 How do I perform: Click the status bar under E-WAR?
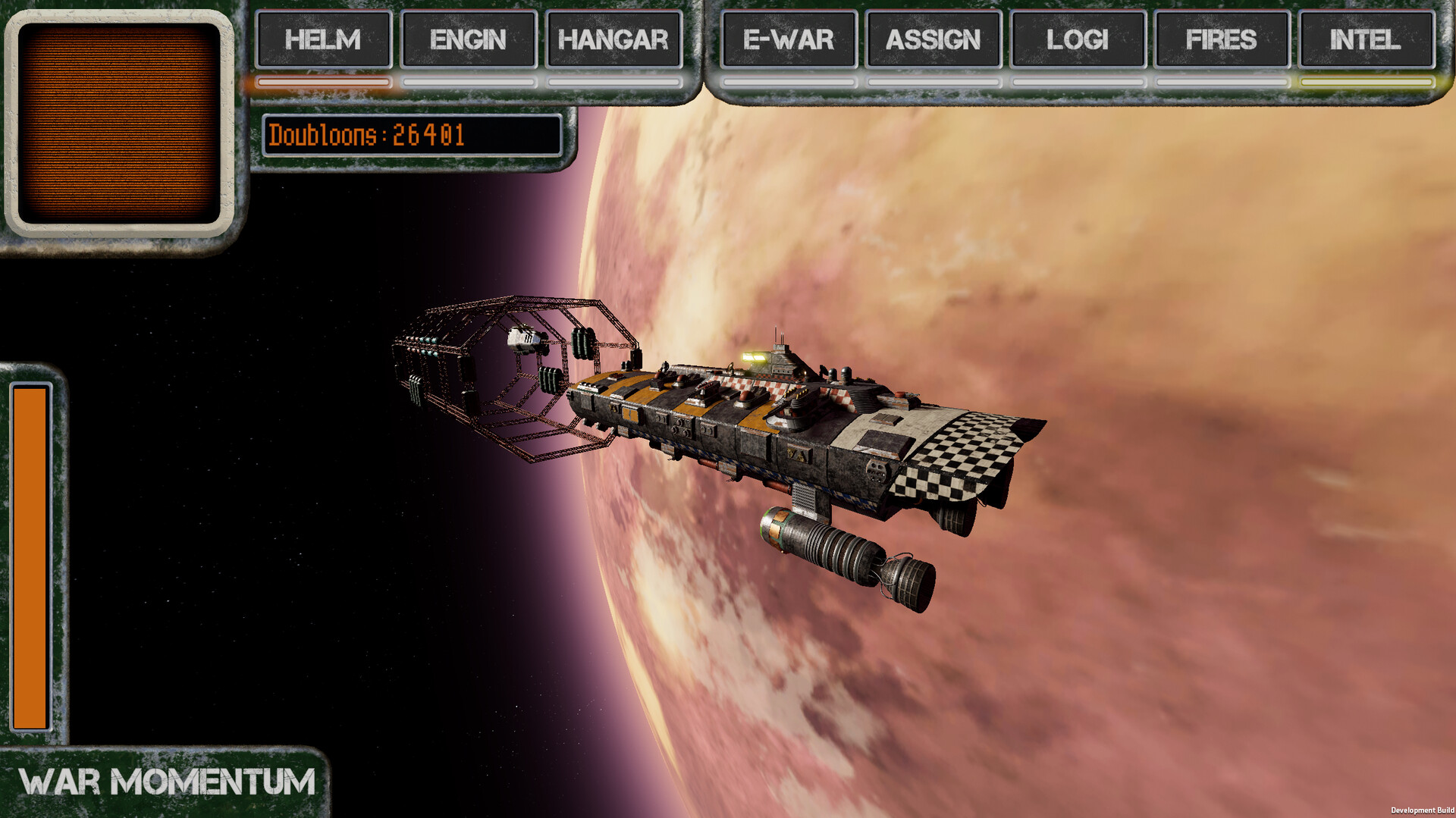click(x=786, y=81)
